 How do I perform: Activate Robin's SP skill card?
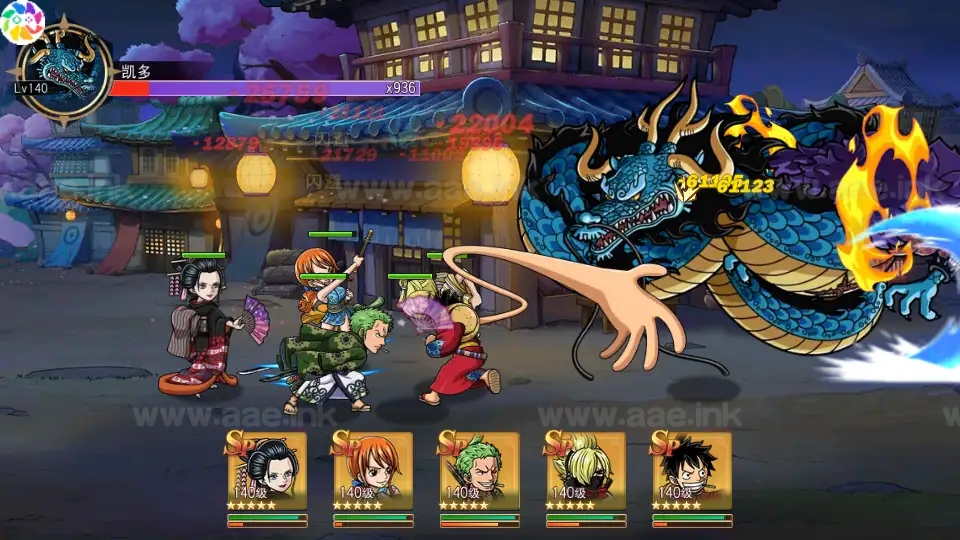pyautogui.click(x=267, y=472)
